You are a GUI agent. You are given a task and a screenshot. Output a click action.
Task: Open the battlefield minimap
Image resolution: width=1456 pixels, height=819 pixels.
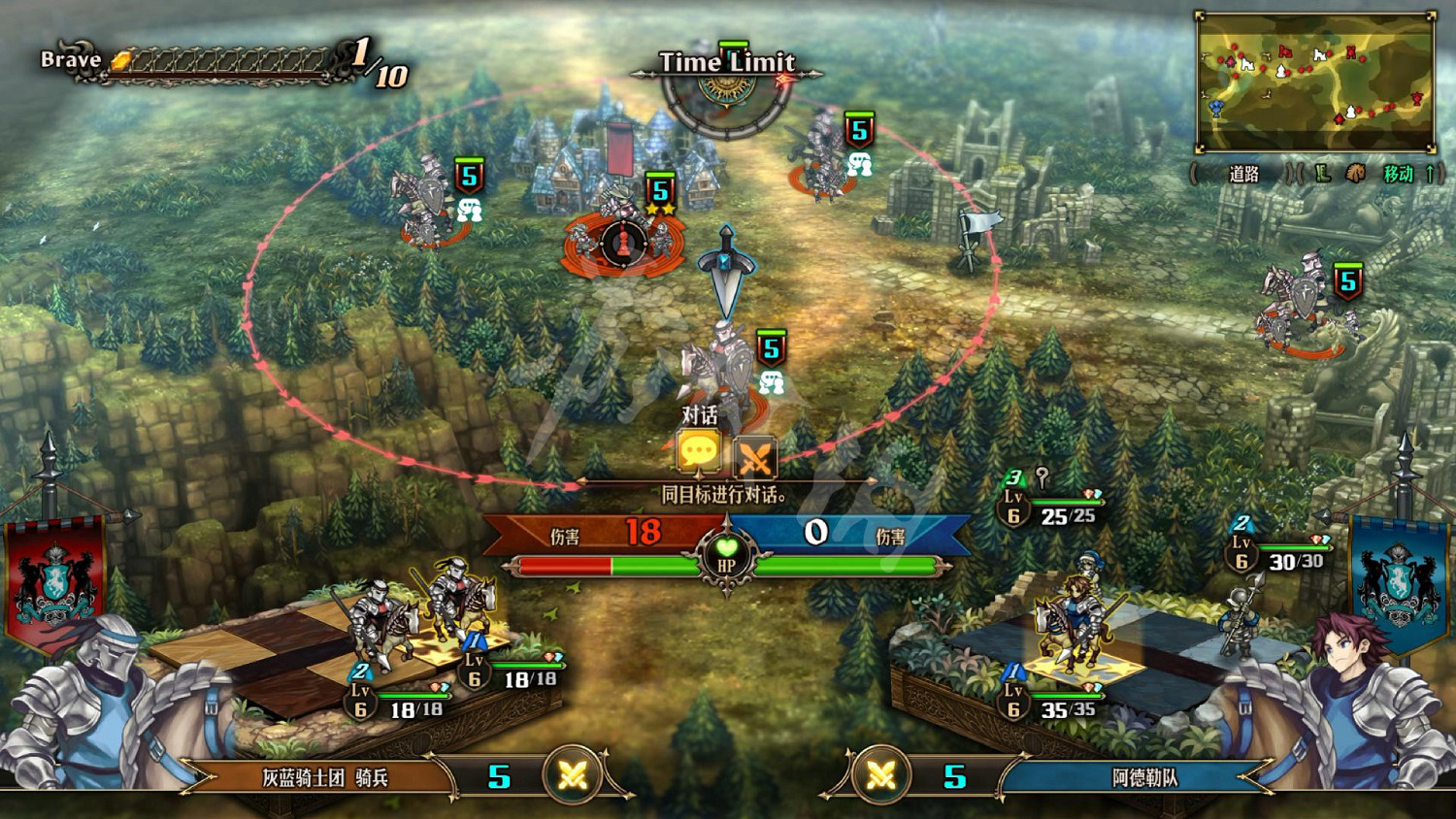(1315, 82)
